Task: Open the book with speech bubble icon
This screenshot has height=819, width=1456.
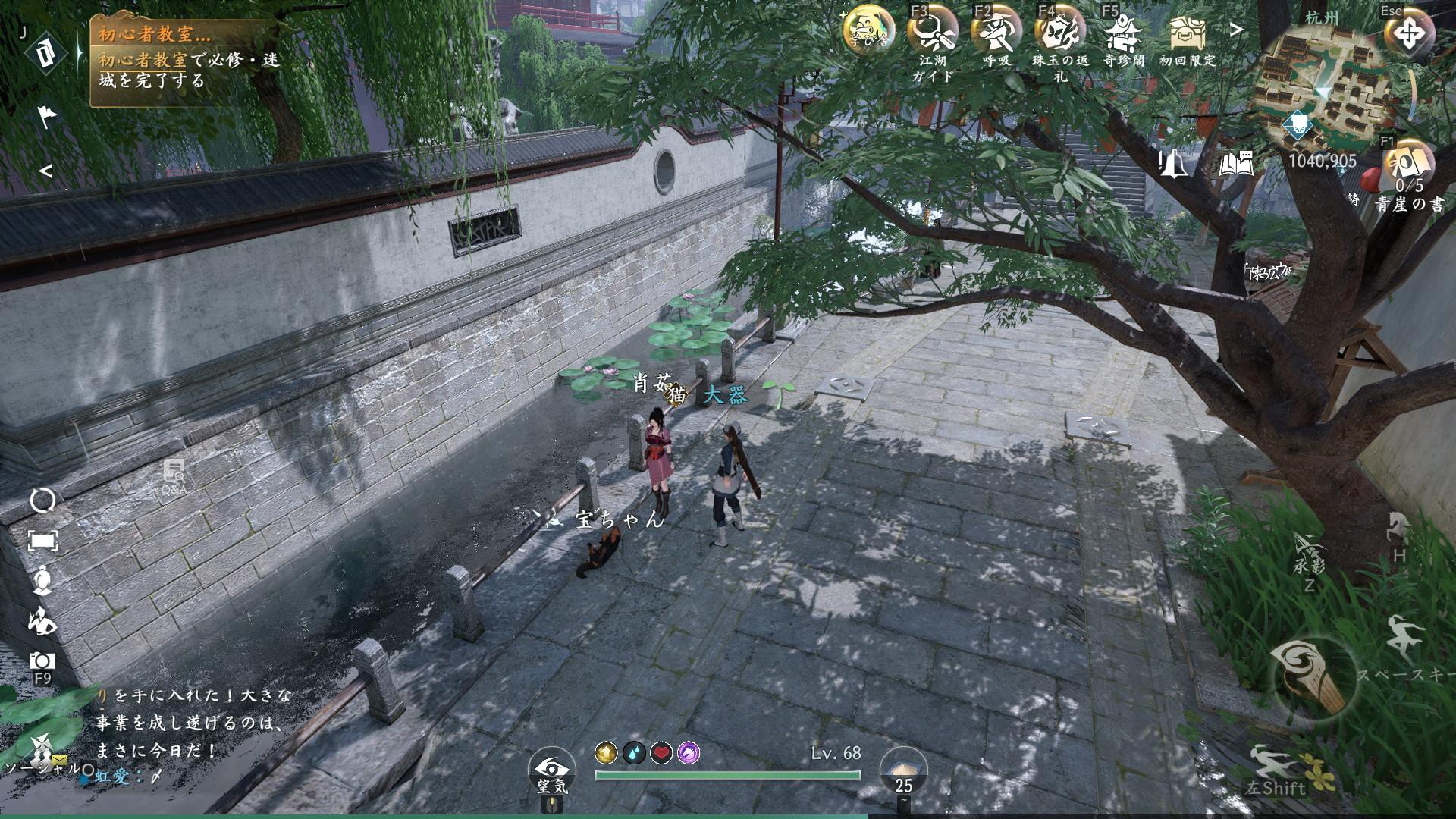Action: (x=1236, y=163)
